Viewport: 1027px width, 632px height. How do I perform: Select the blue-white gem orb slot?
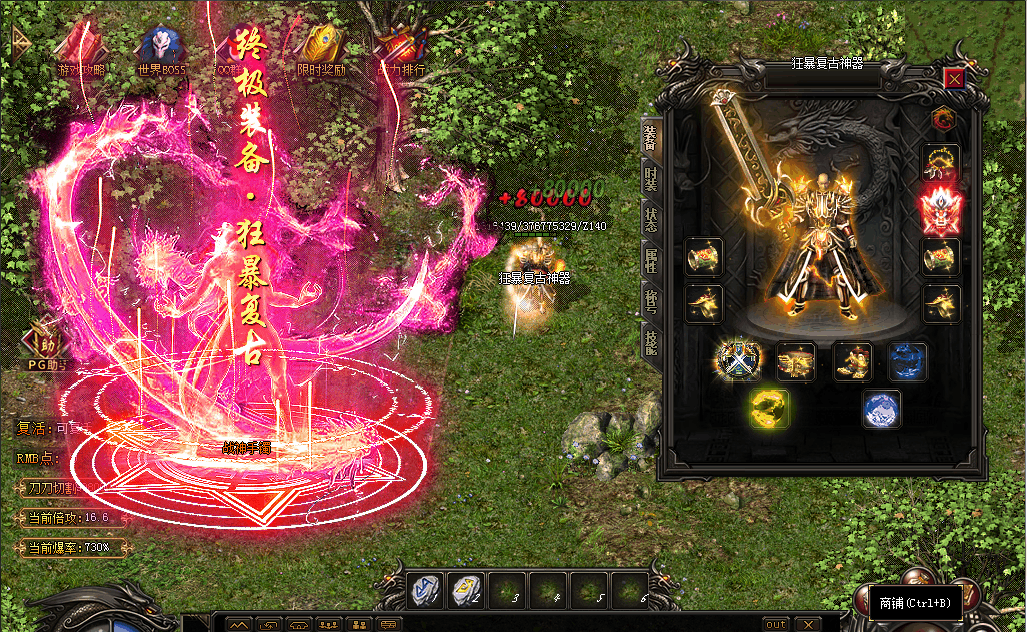tap(882, 409)
